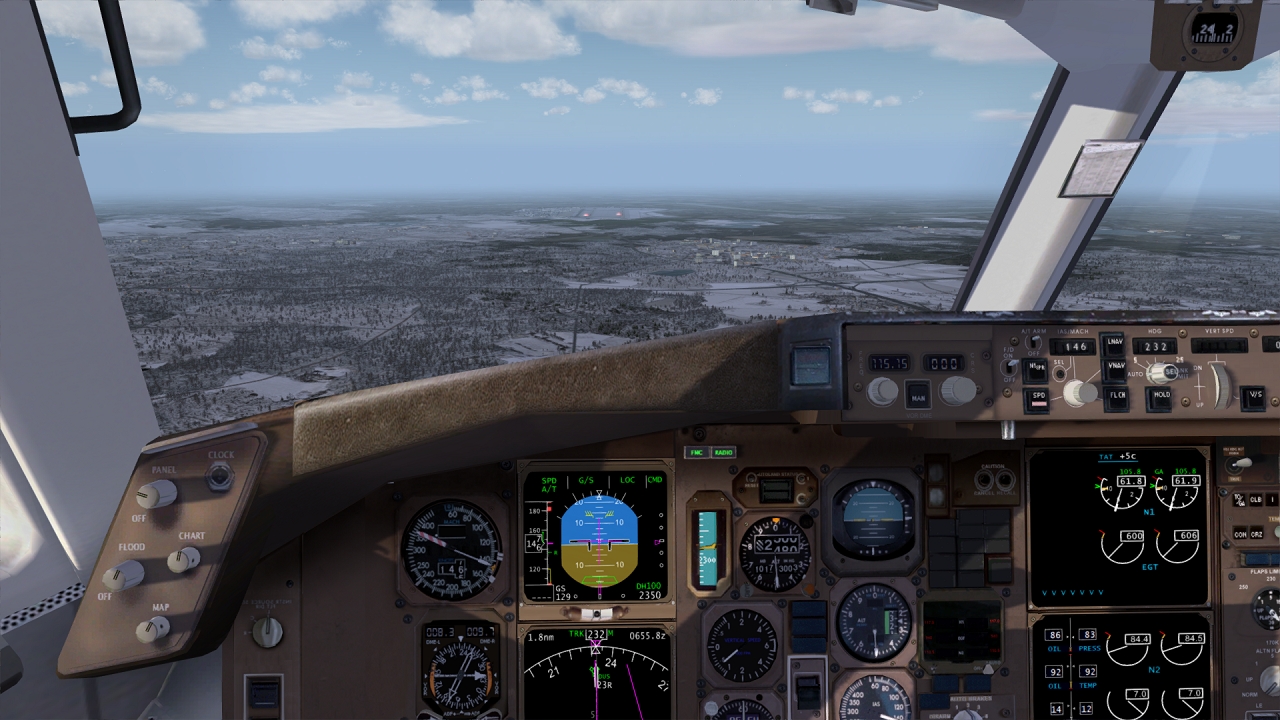Click the VOR frequency tuning knob

(x=882, y=391)
